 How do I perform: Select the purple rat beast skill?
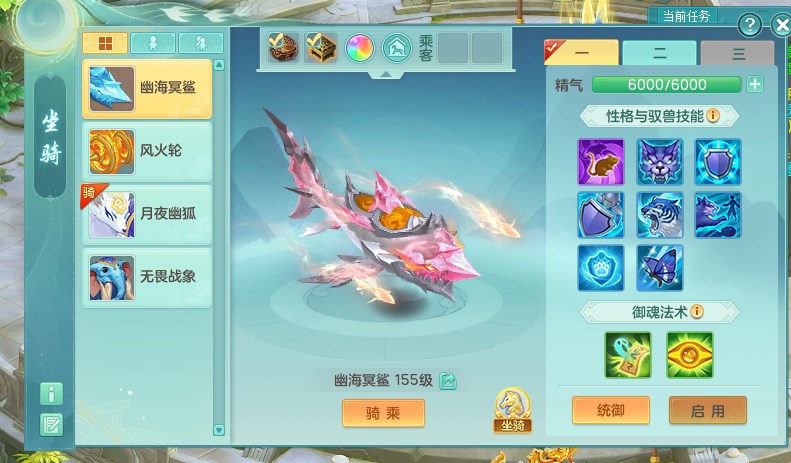(600, 161)
